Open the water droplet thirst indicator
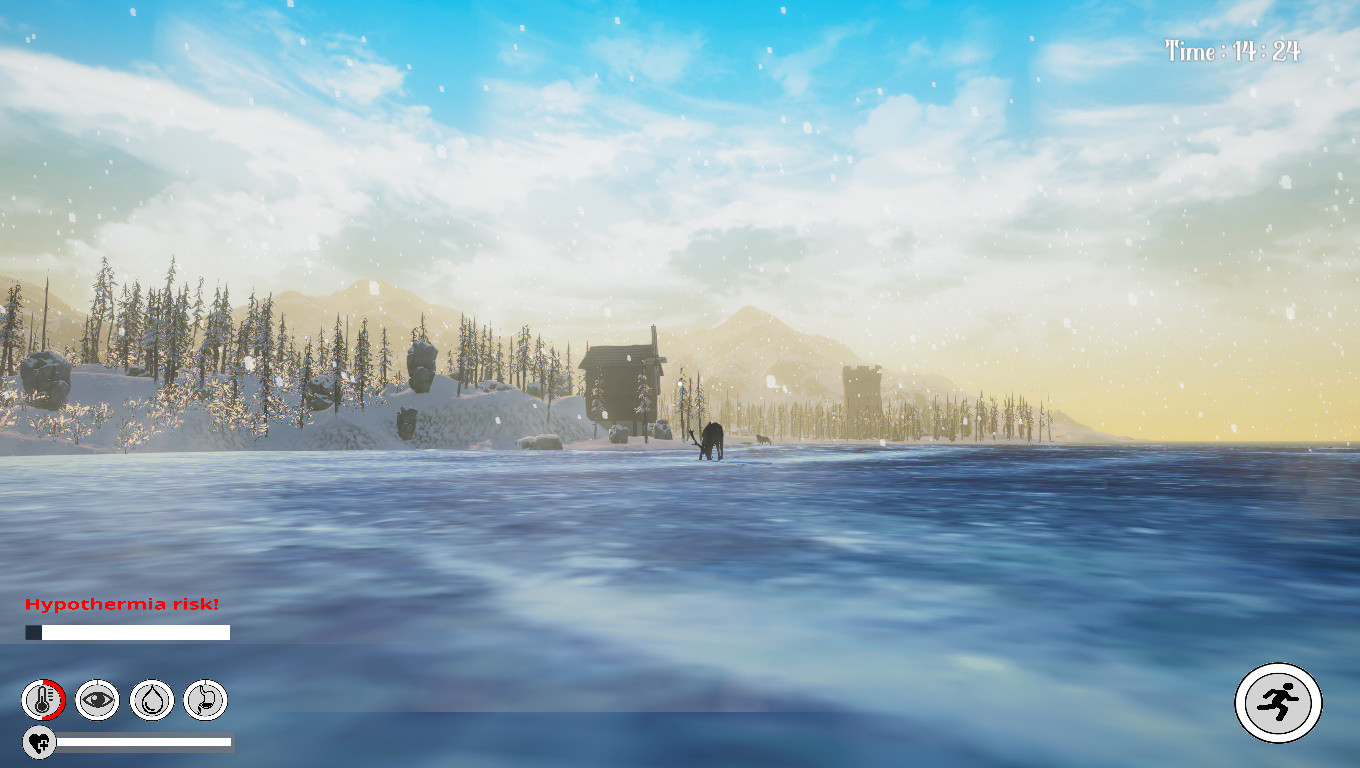Screen dimensions: 1360x768 tap(152, 700)
